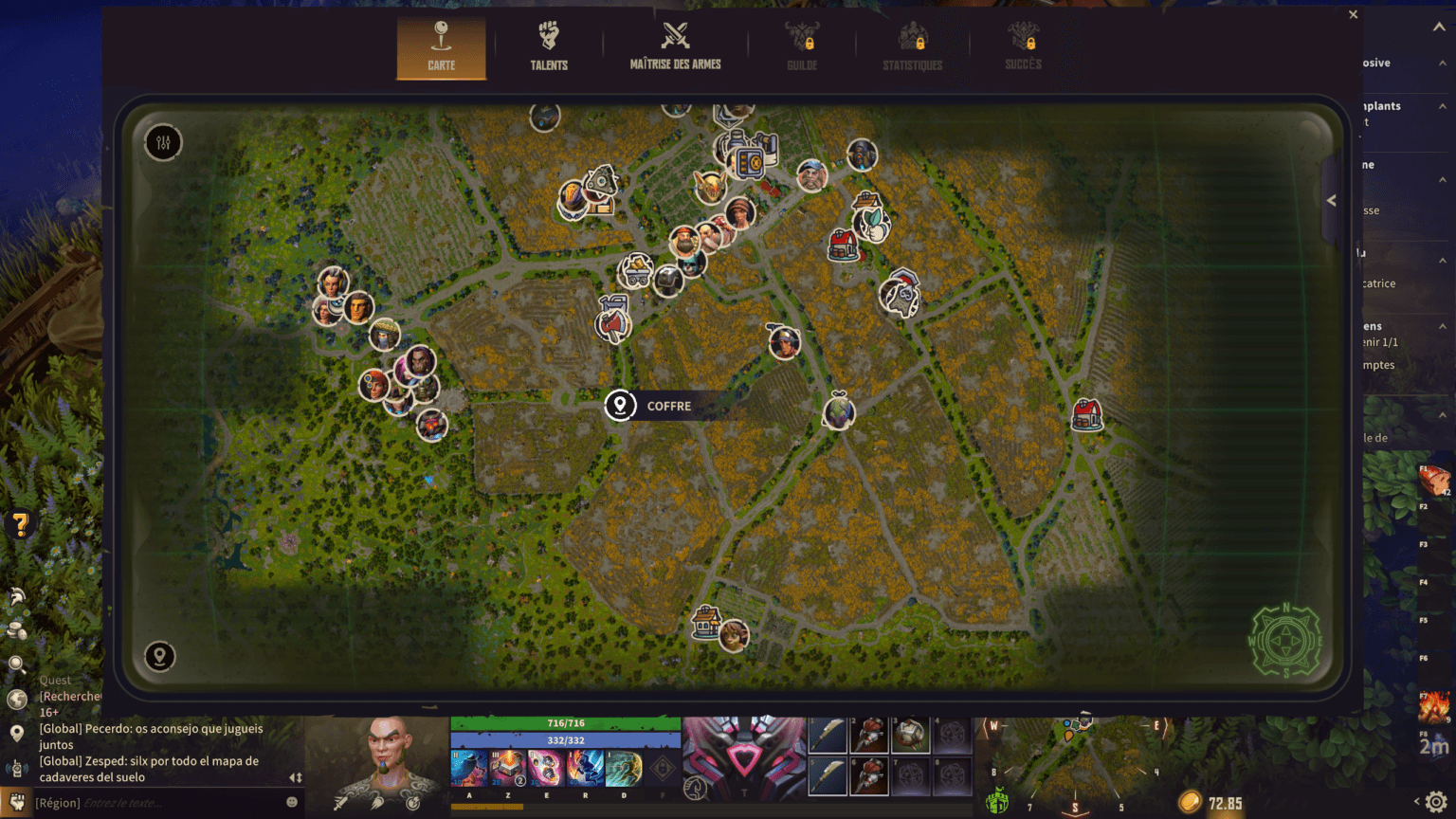The image size is (1456, 819).
Task: Open the map filter settings button
Action: 163,143
